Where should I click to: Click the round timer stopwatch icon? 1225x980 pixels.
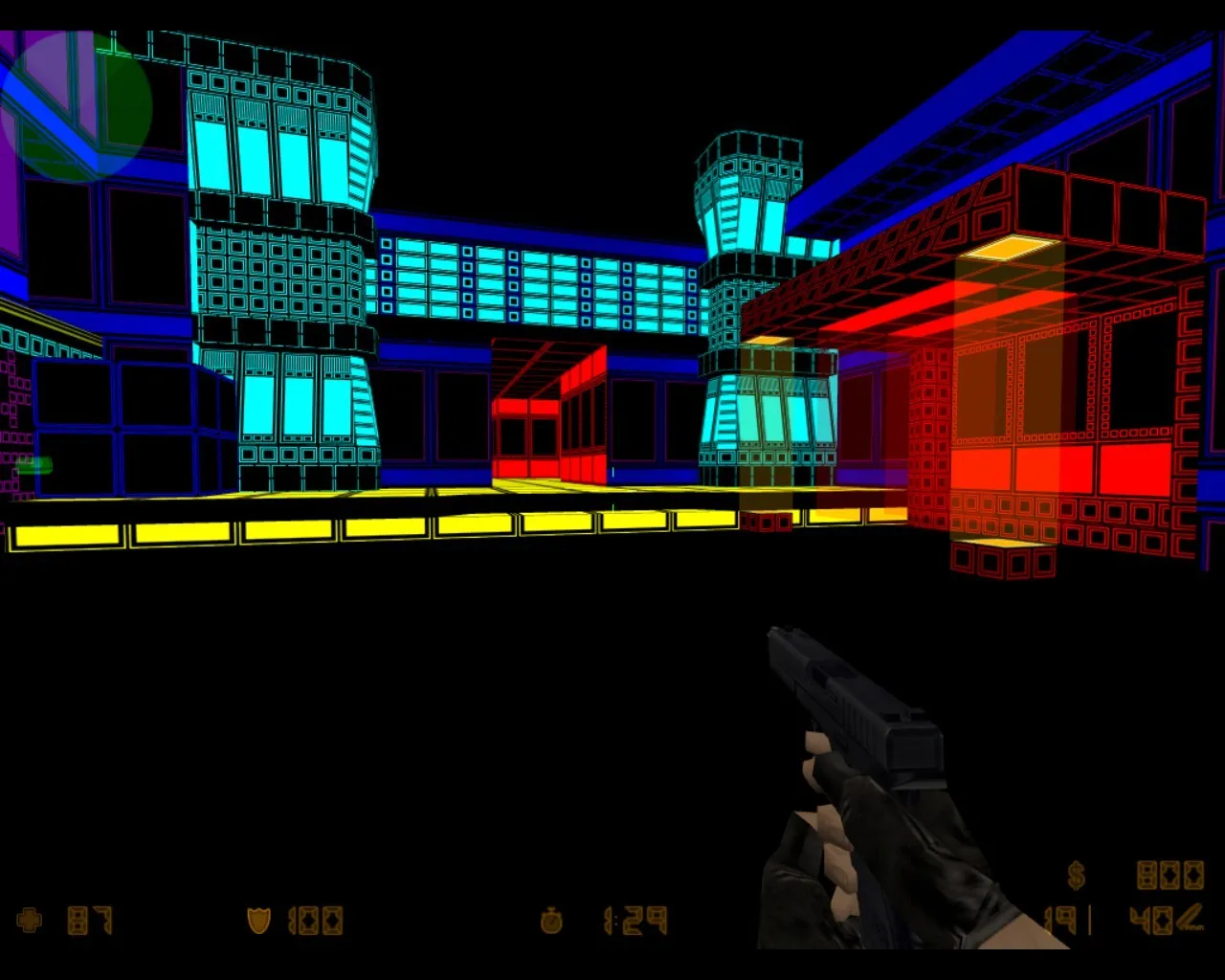coord(551,919)
